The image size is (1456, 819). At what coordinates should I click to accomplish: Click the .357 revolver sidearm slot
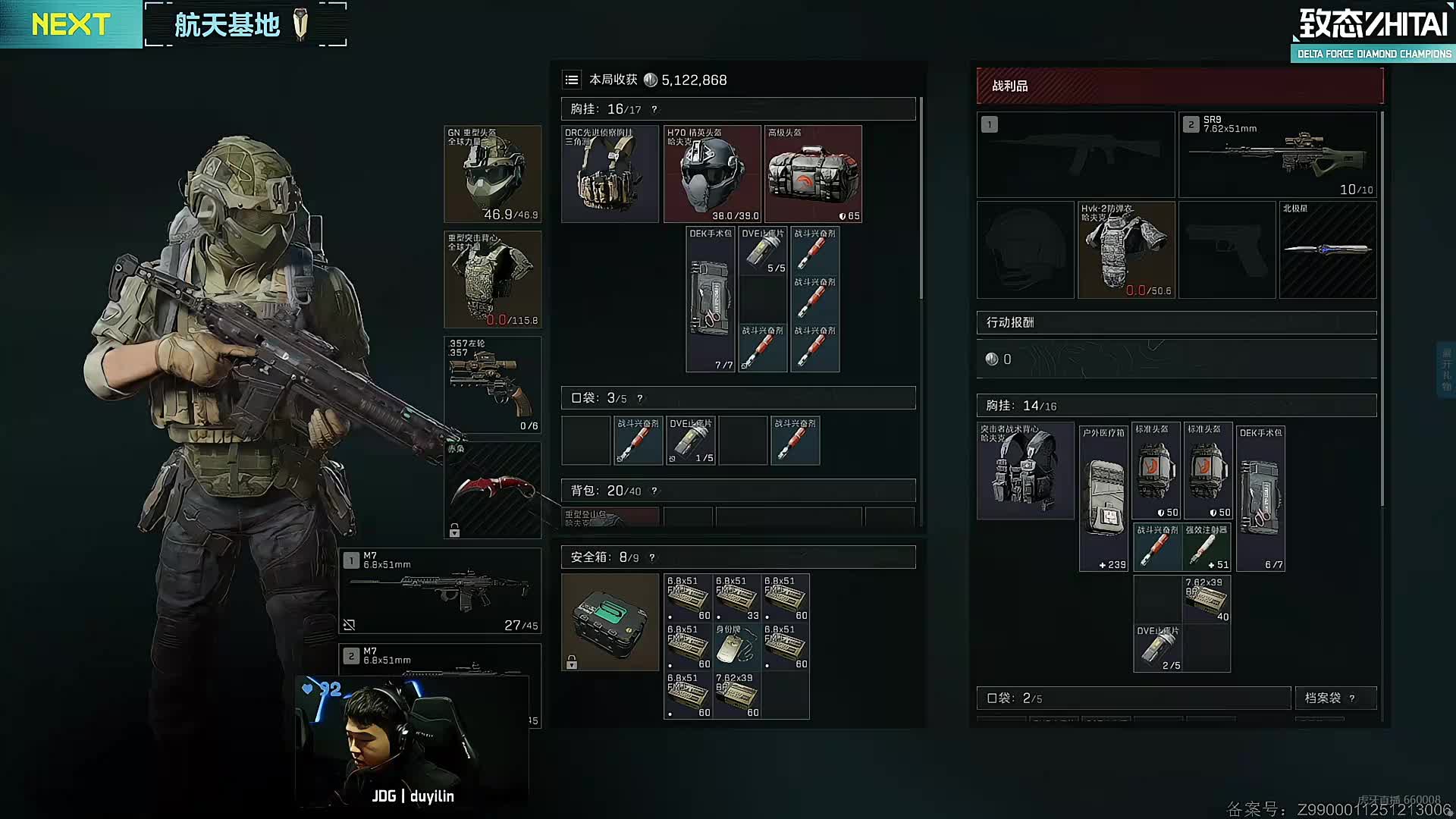492,384
